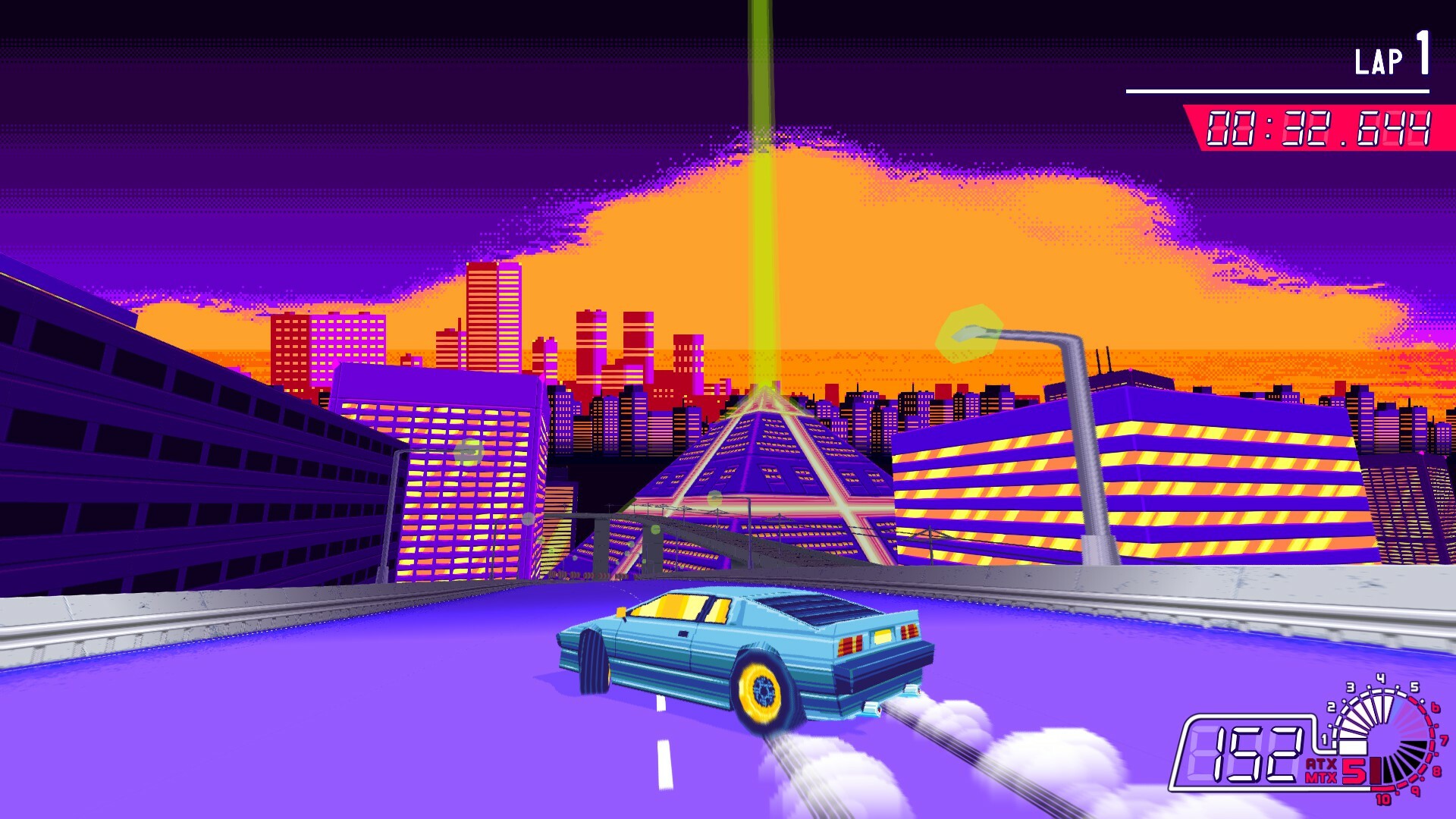Image resolution: width=1456 pixels, height=819 pixels.
Task: Click the red 10 mark on the tachometer
Action: coord(1382,798)
